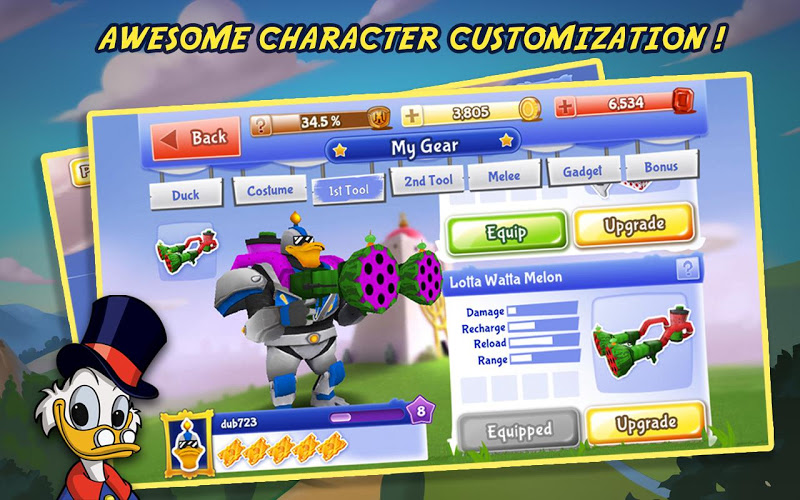Open the Gadget tab
The image size is (800, 500).
pyautogui.click(x=582, y=171)
